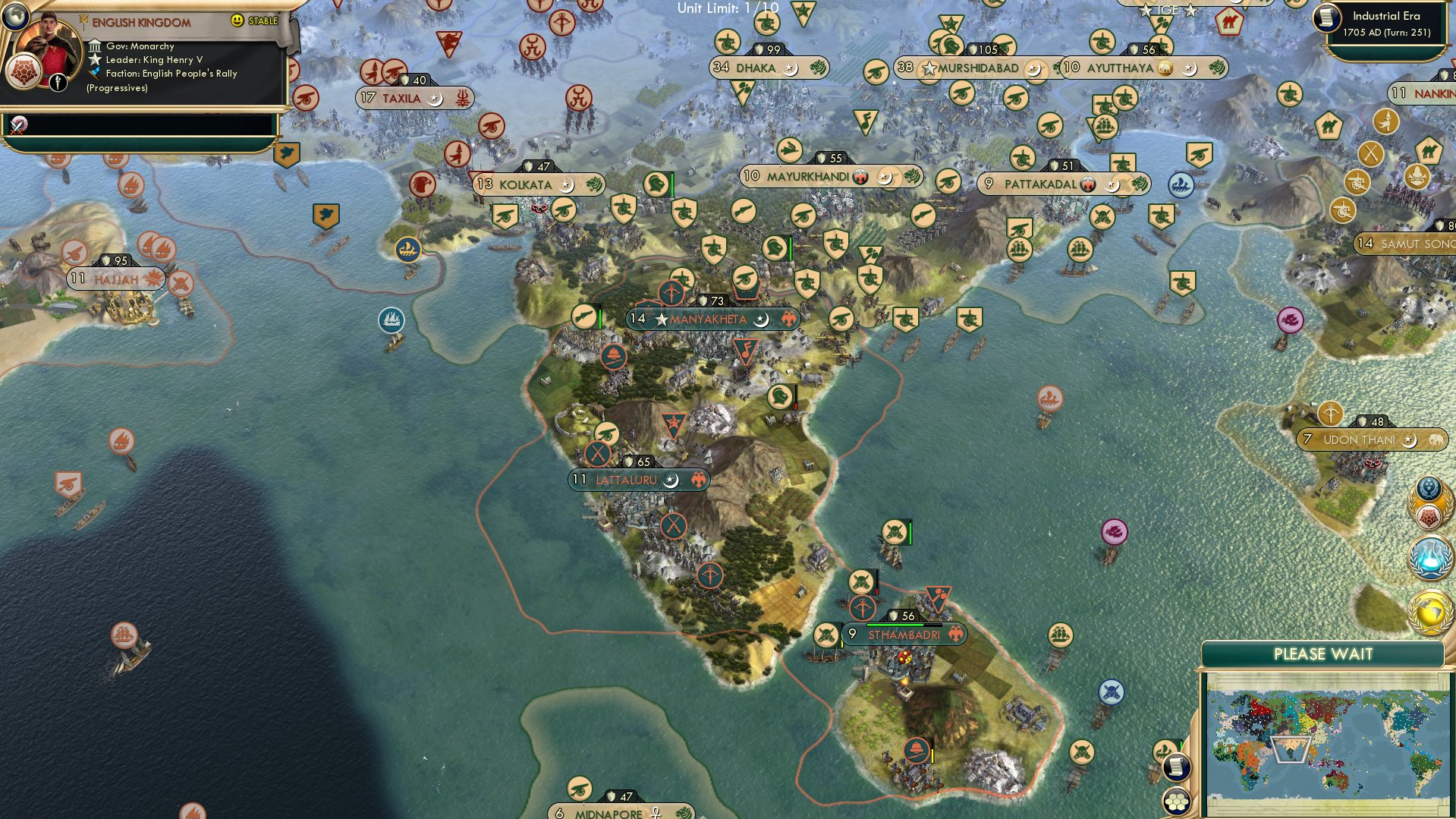Toggle strategic view with the top-left globe
This screenshot has width=1456, height=819.
point(15,17)
